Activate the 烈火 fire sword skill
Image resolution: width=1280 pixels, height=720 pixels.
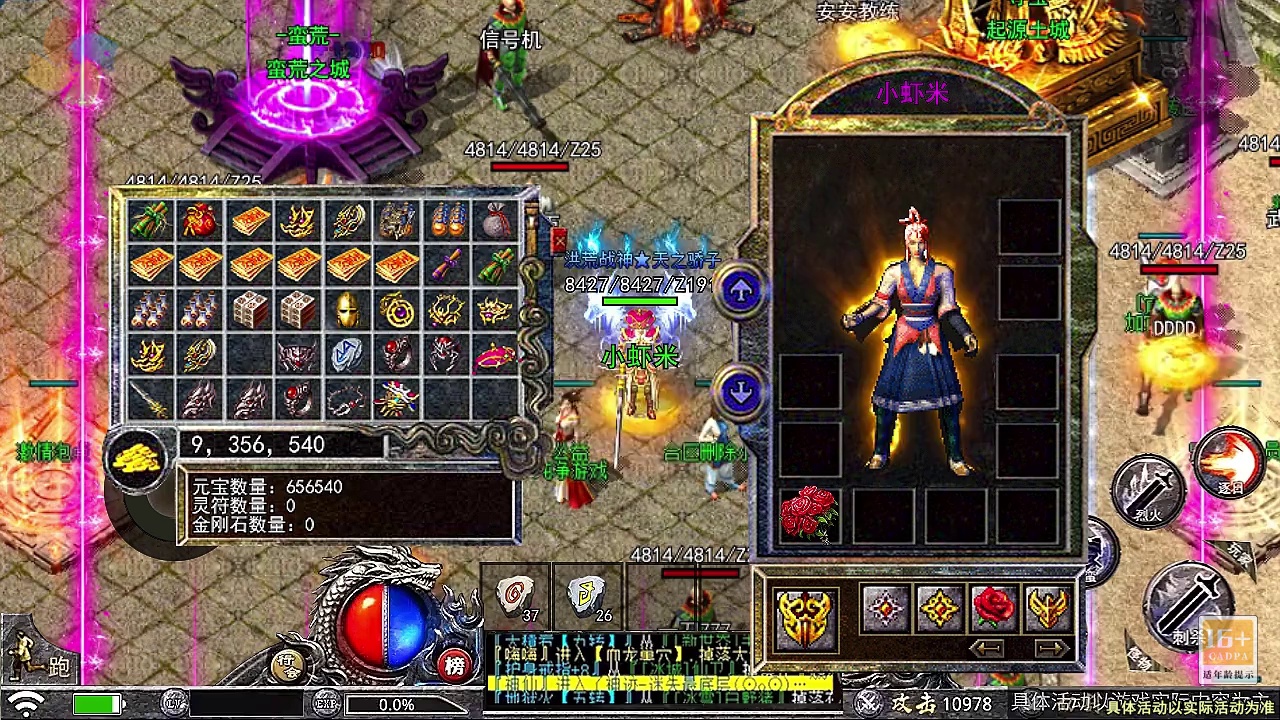click(x=1148, y=490)
